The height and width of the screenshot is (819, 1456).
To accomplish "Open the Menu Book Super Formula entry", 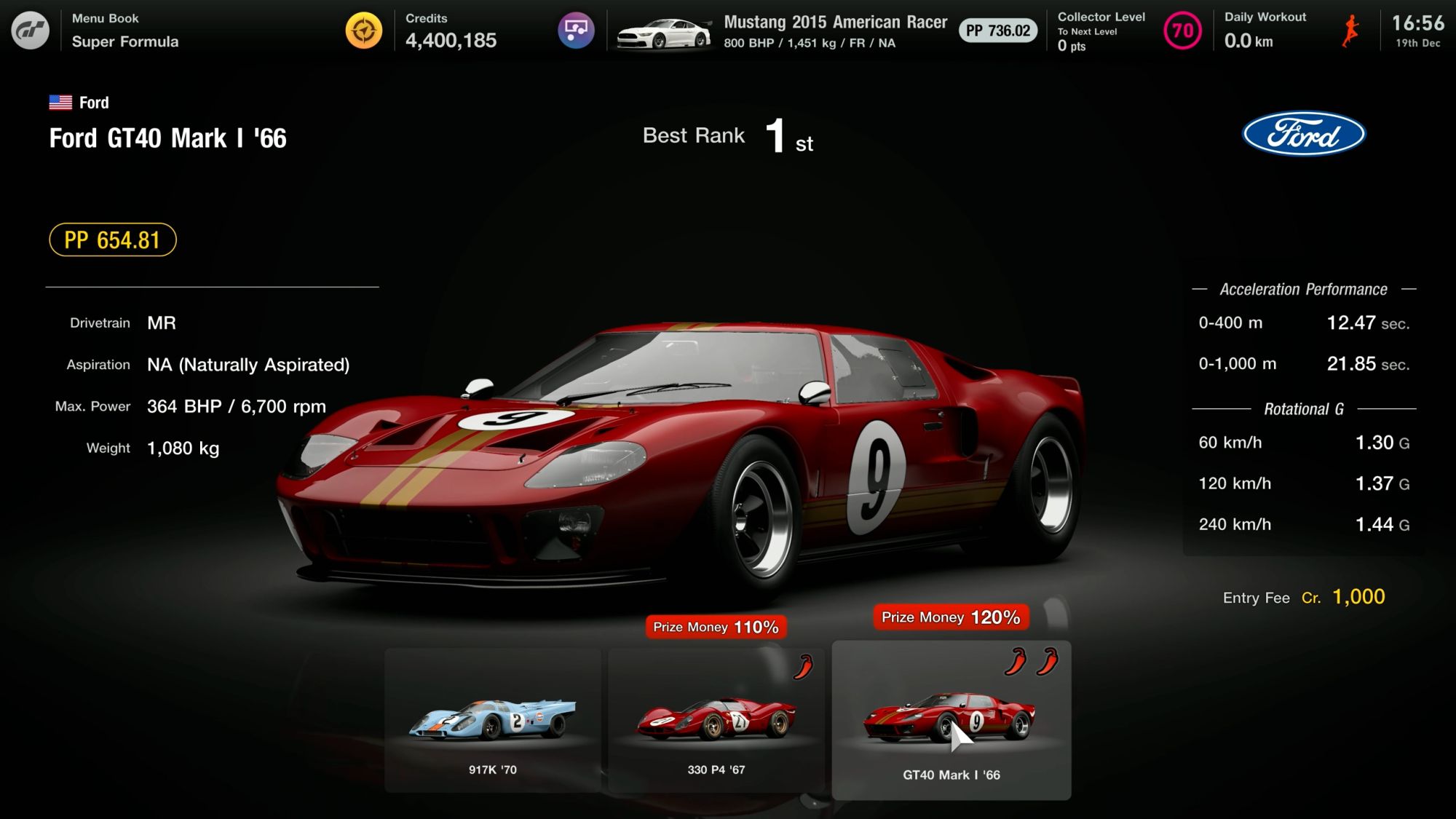I will click(x=124, y=31).
